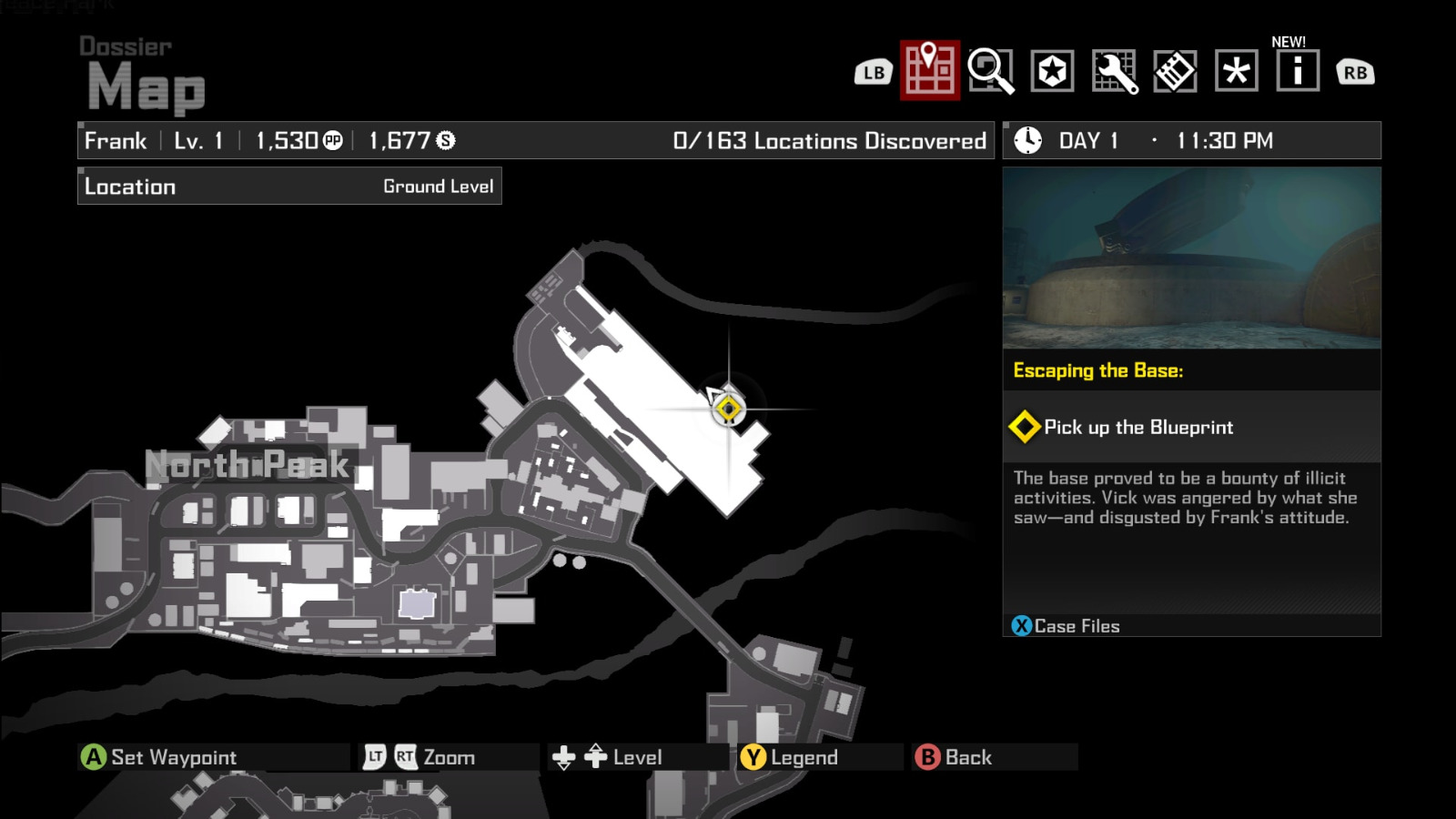The image size is (1456, 819).
Task: Click the RB bumper button prompt
Action: pyautogui.click(x=1354, y=71)
